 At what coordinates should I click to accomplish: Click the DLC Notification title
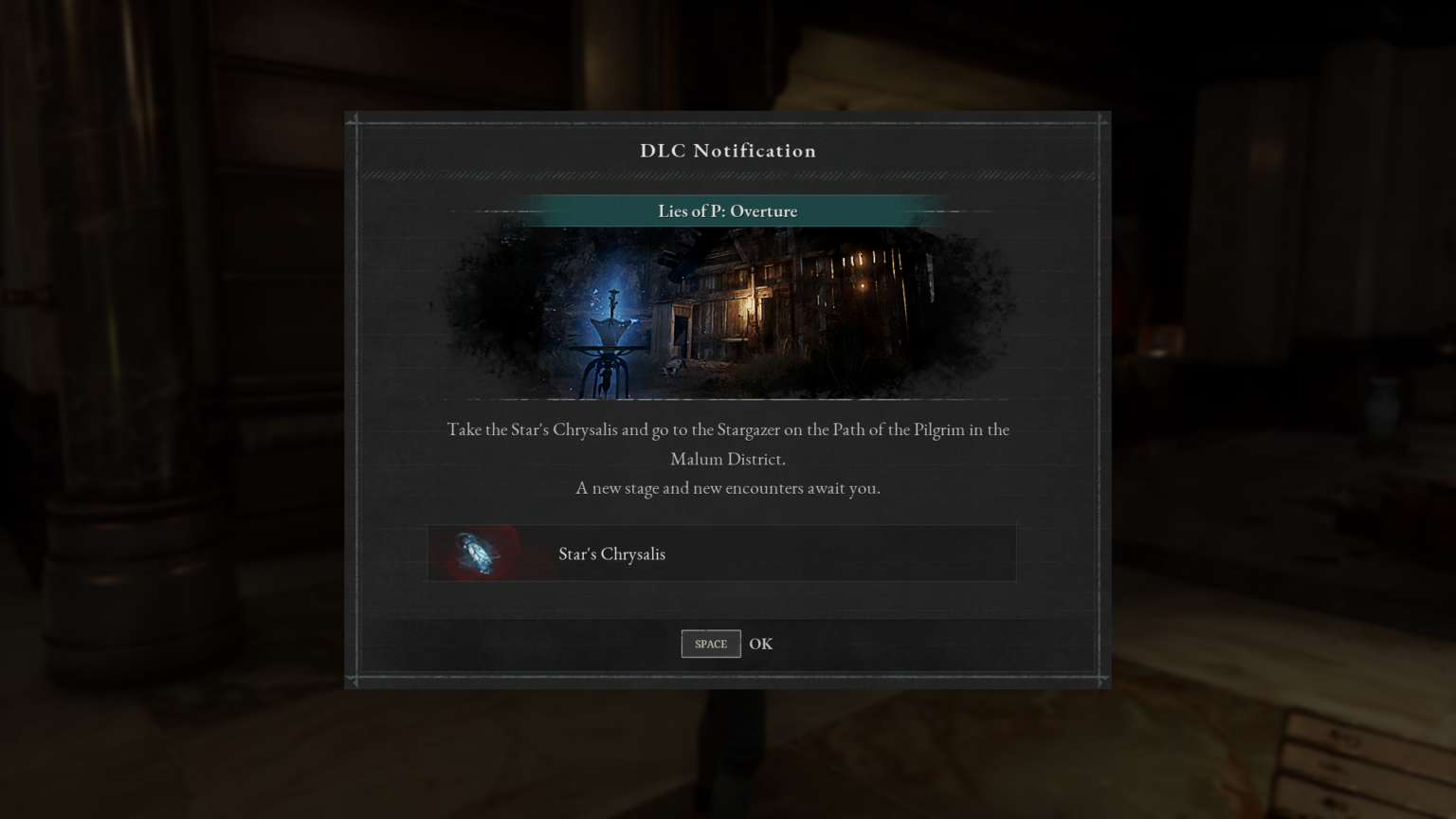pos(727,151)
